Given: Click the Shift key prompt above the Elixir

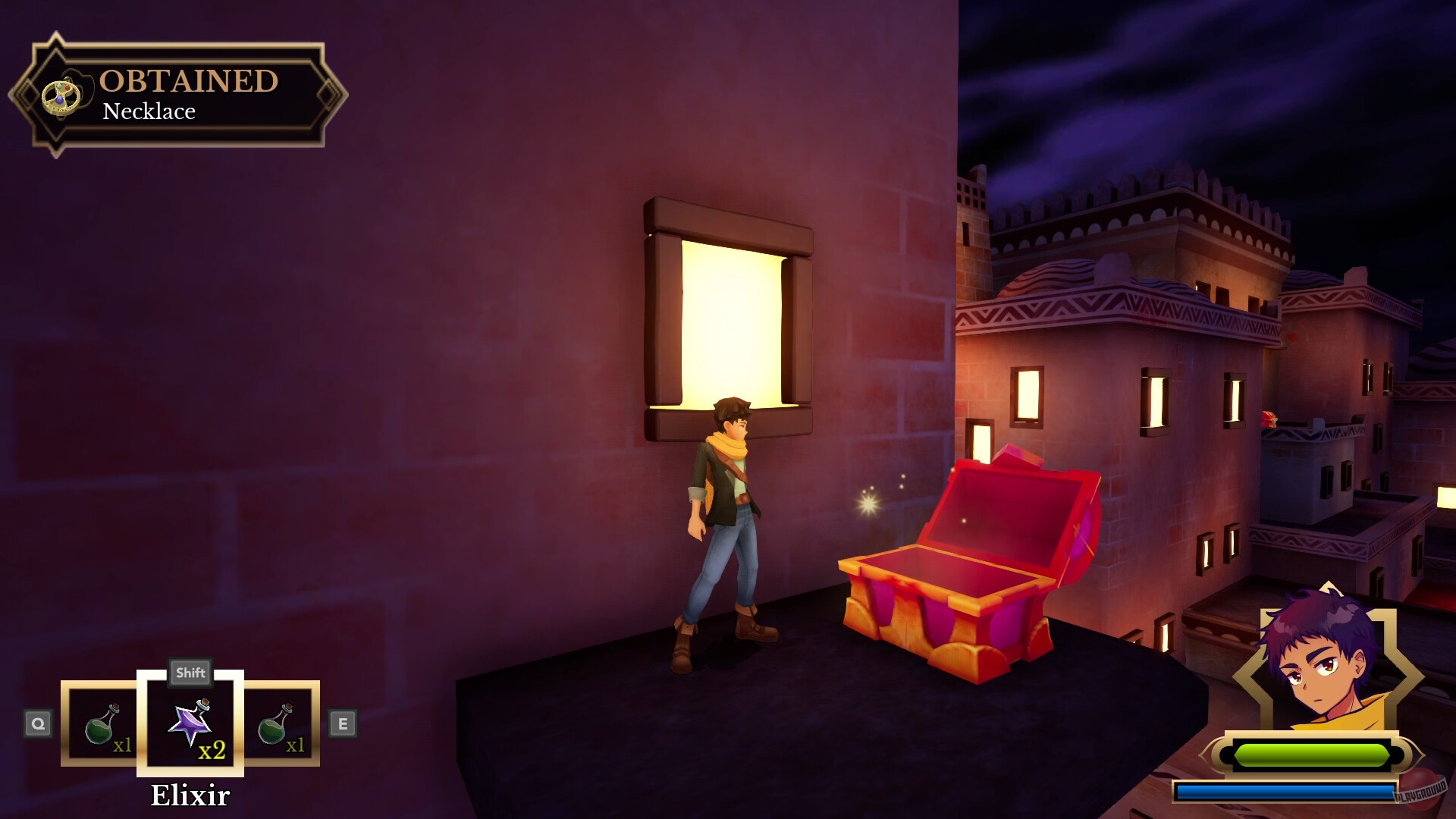Looking at the screenshot, I should coord(190,672).
